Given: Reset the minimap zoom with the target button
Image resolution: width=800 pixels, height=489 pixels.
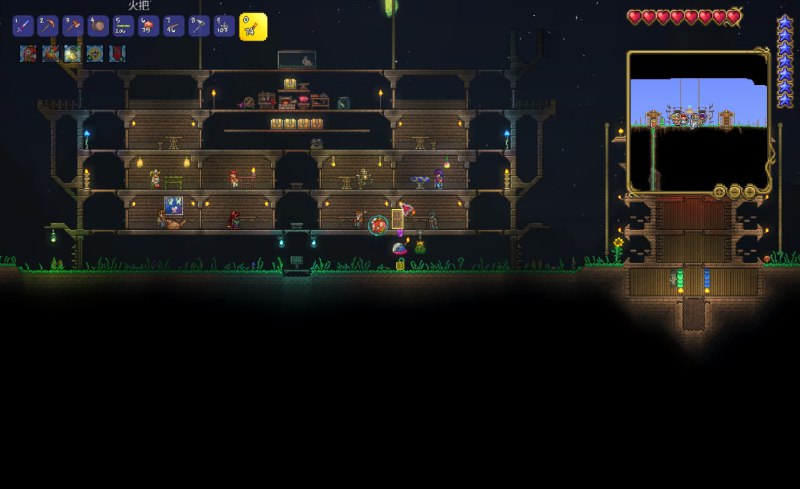Looking at the screenshot, I should point(721,191).
